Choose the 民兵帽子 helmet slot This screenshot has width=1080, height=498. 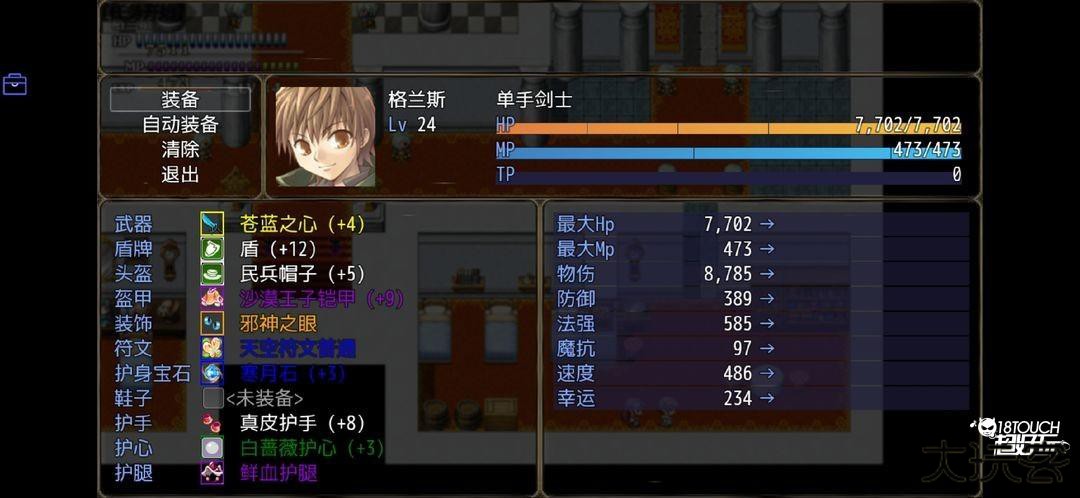point(302,274)
